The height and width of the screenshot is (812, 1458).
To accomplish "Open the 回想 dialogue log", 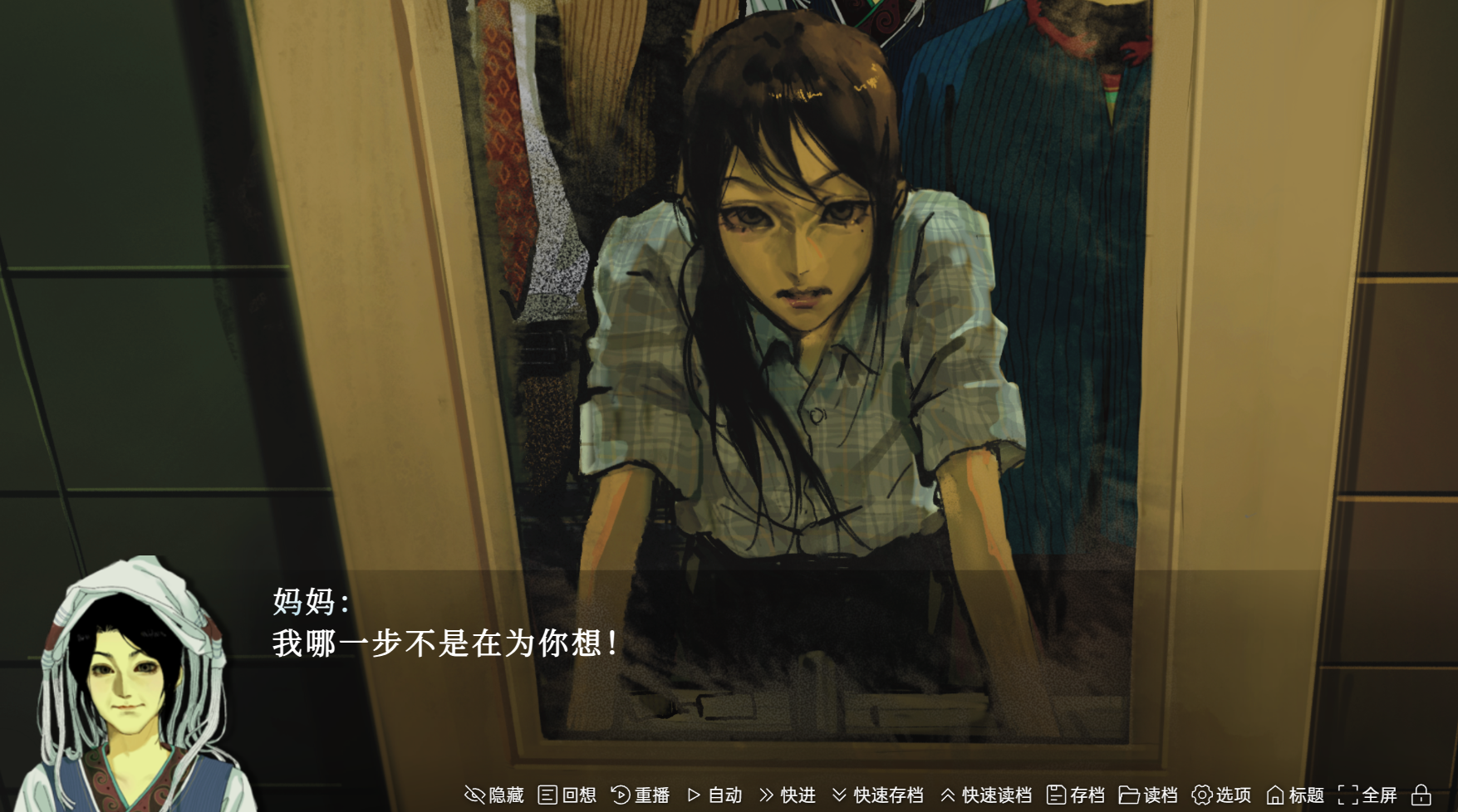I will tap(567, 795).
